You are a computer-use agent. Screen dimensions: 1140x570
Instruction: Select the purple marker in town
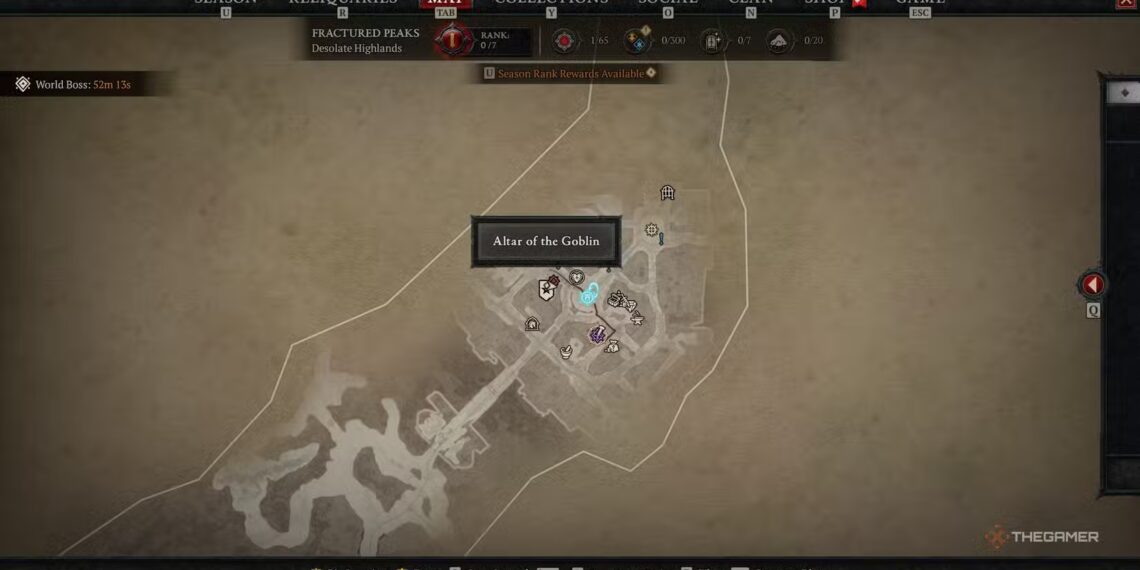[x=597, y=335]
